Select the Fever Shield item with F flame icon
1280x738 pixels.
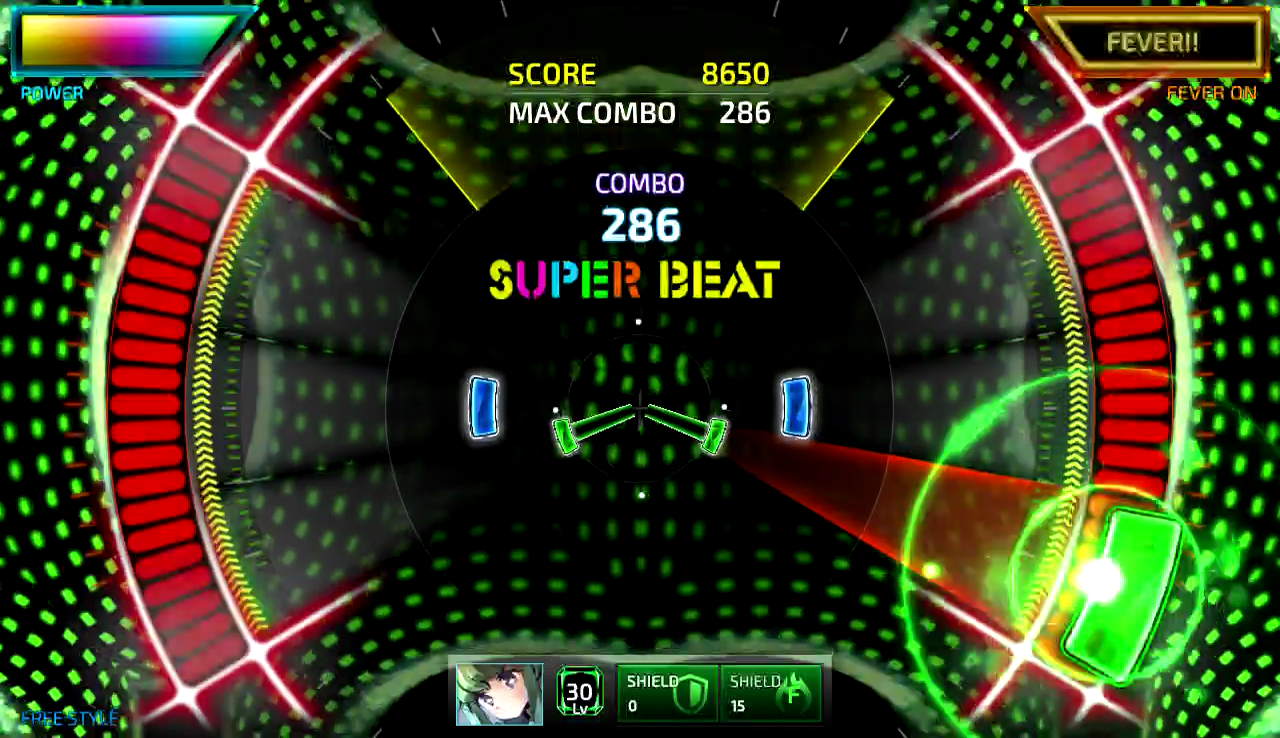(x=770, y=692)
